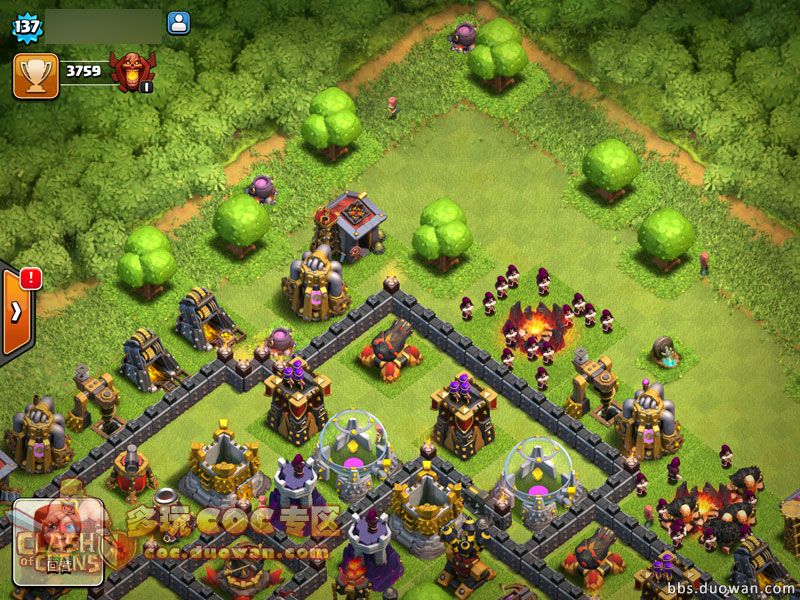Expand the orange arrow side panel

pyautogui.click(x=17, y=311)
